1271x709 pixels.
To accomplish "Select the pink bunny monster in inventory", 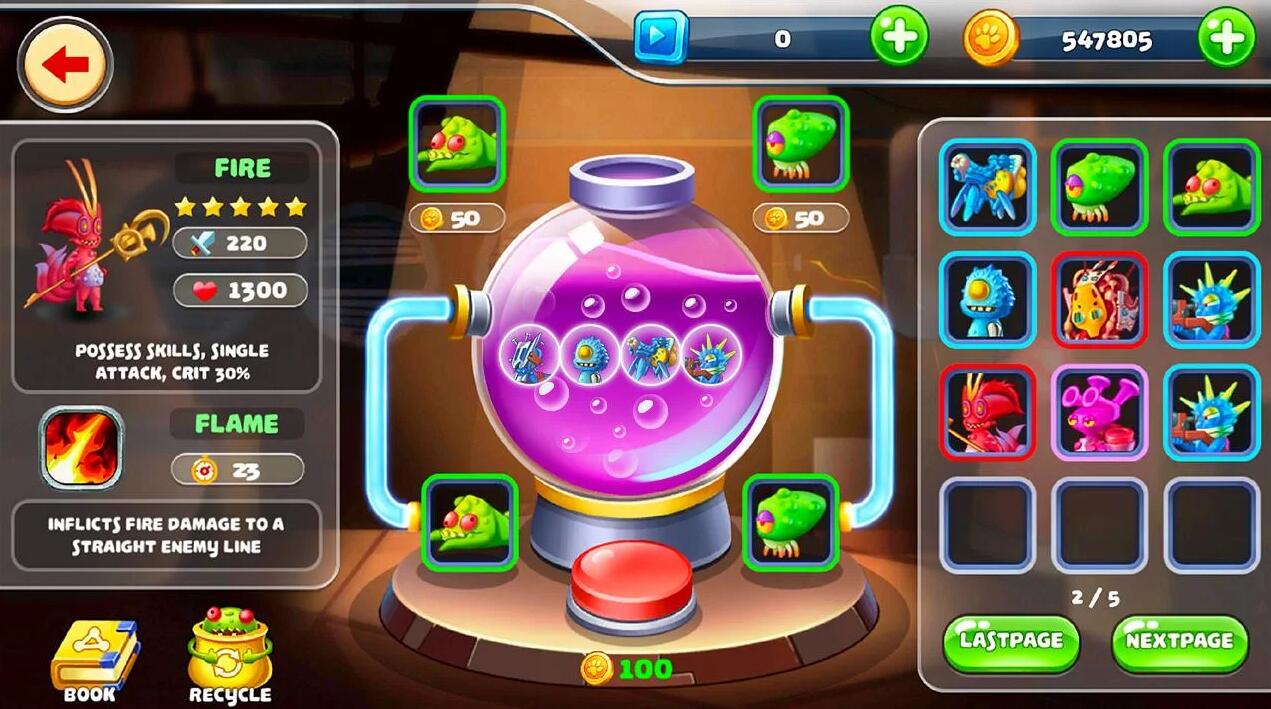I will click(1099, 412).
